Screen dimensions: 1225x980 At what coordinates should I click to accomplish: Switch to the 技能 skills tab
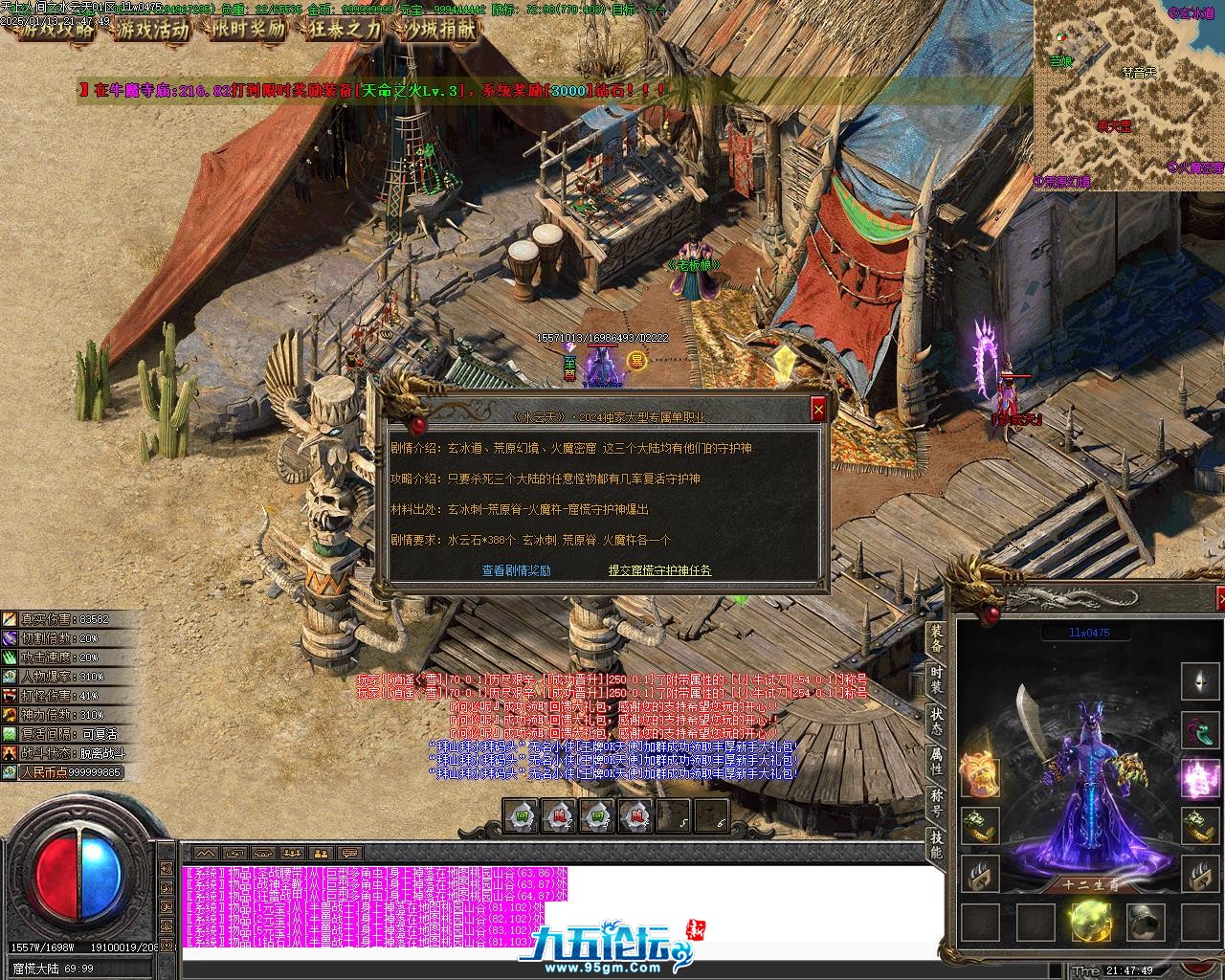click(936, 846)
